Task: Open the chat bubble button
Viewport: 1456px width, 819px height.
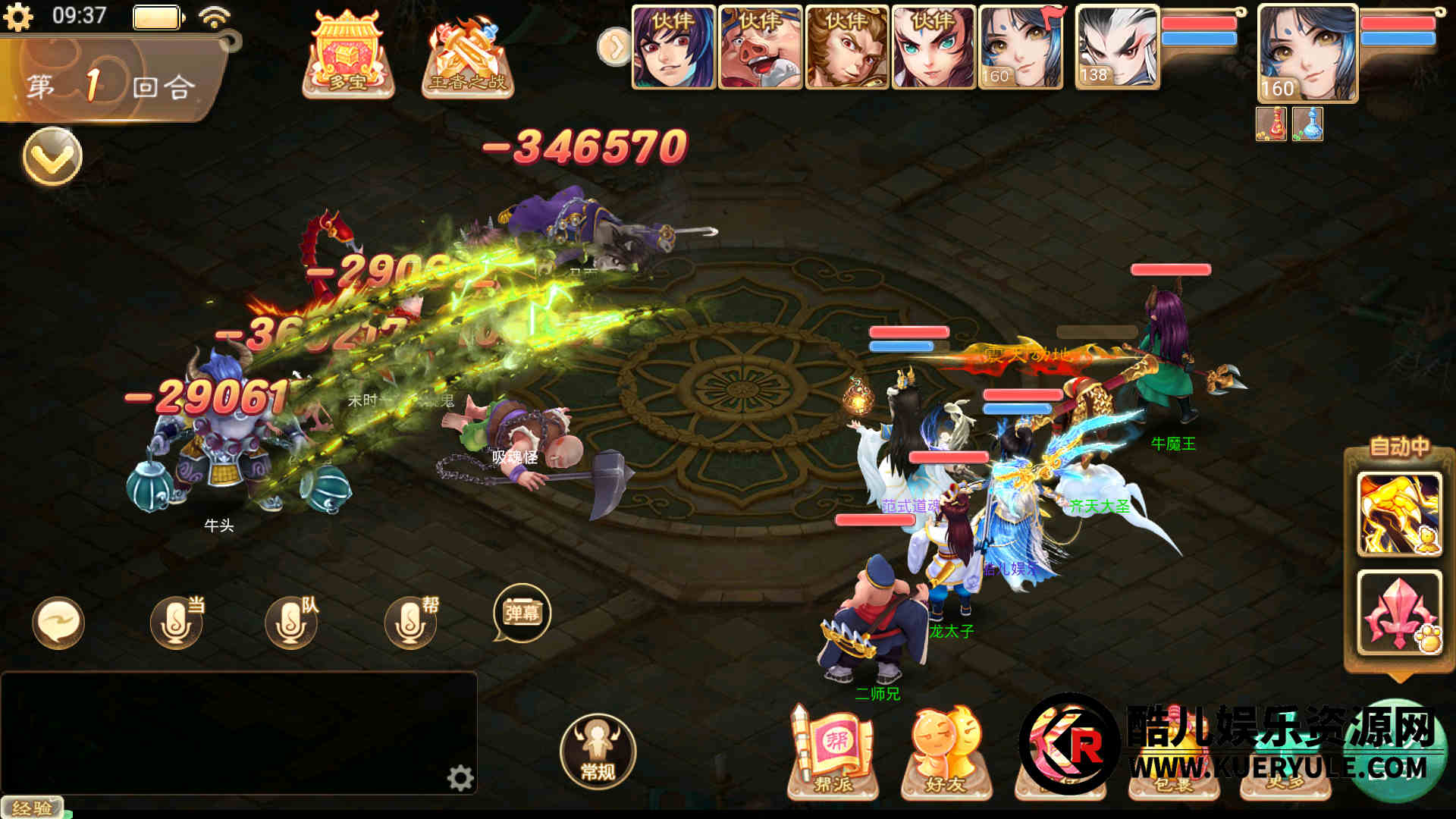Action: pos(58,623)
